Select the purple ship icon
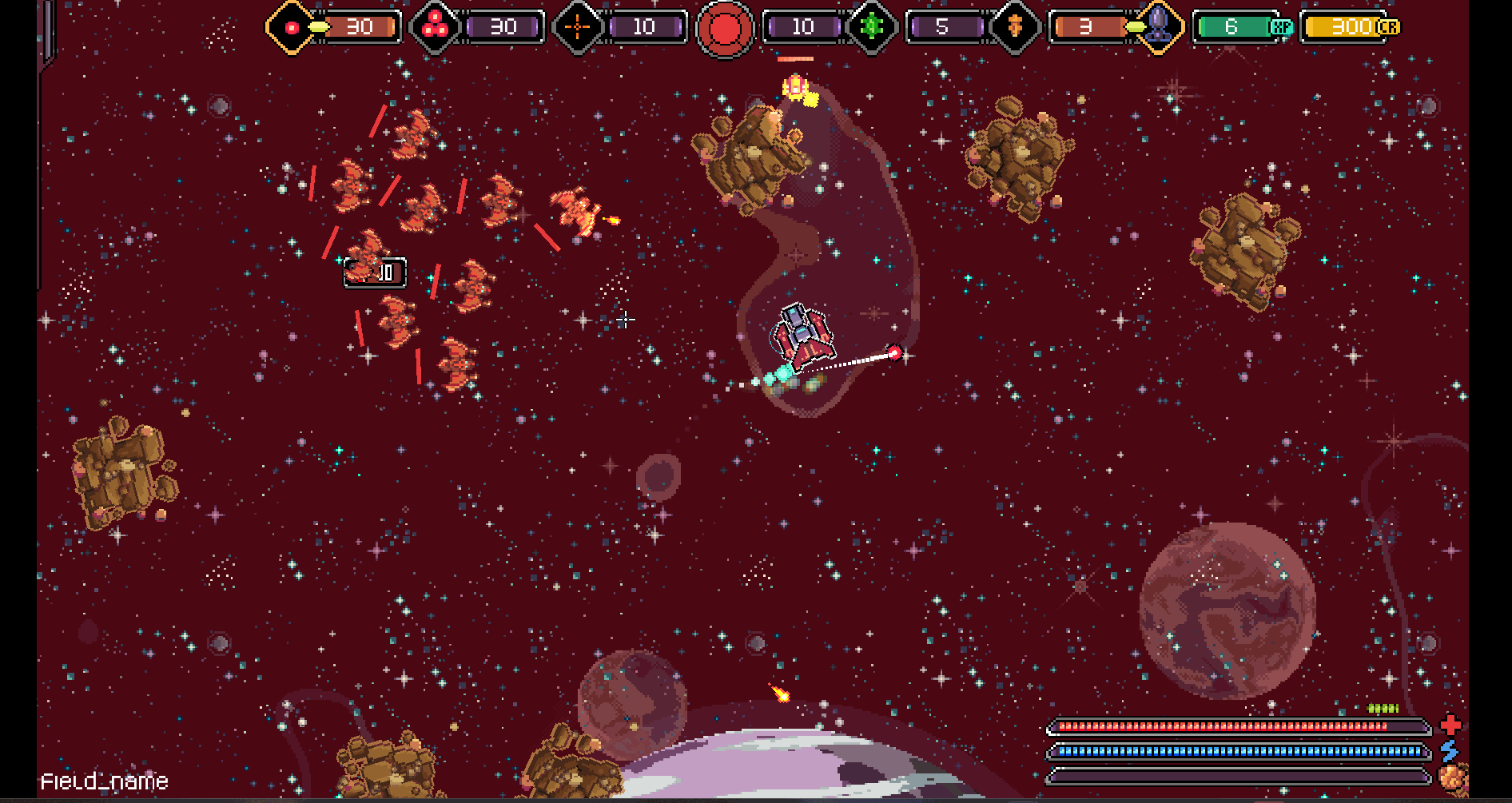1512x803 pixels. pos(1158,26)
